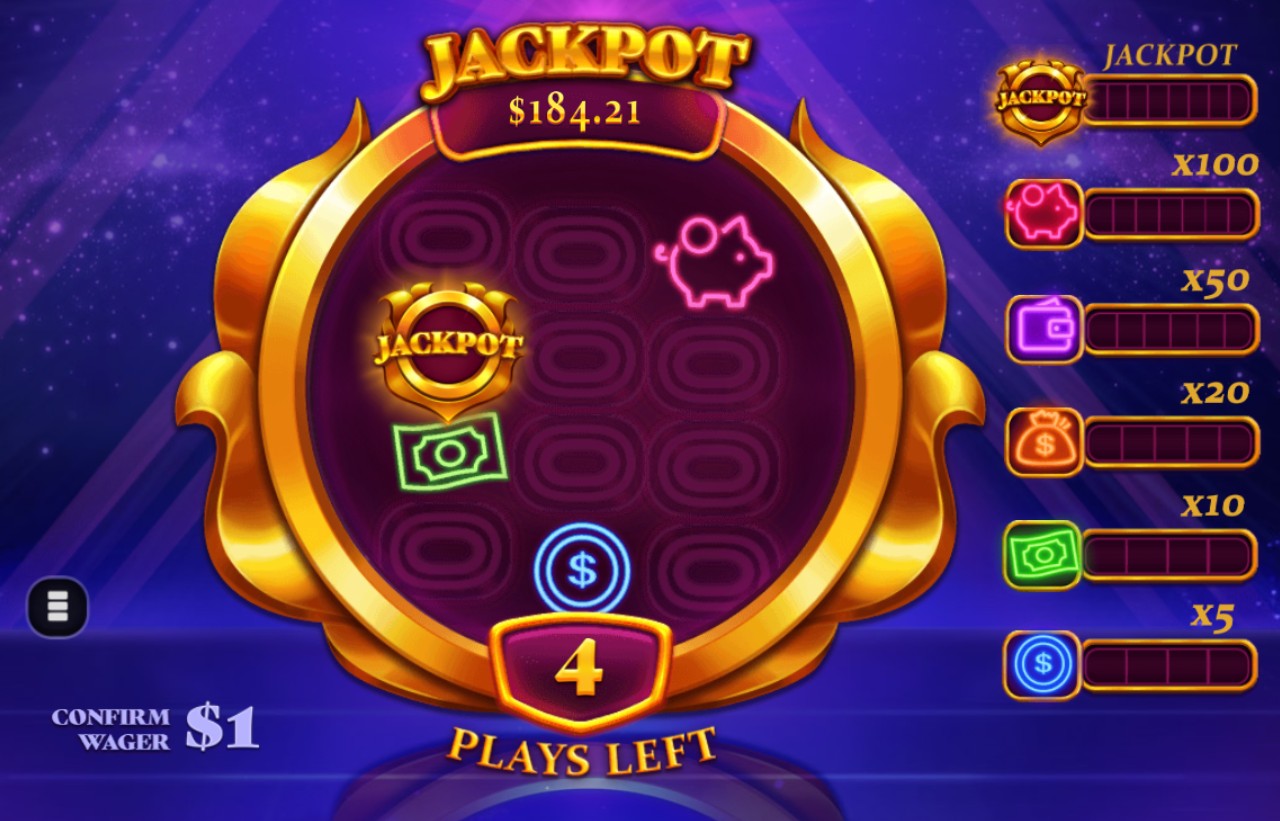Click the Jackpot medallion at the sidebar top

click(1040, 97)
